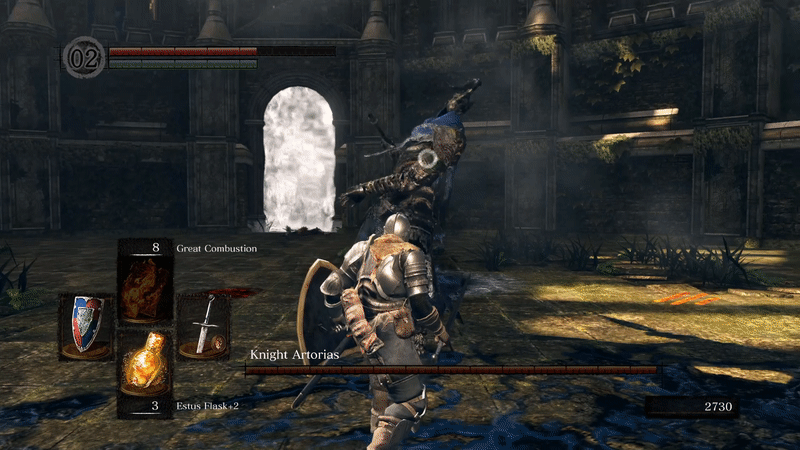
Task: Click the left-hand shield slot
Action: (86, 326)
